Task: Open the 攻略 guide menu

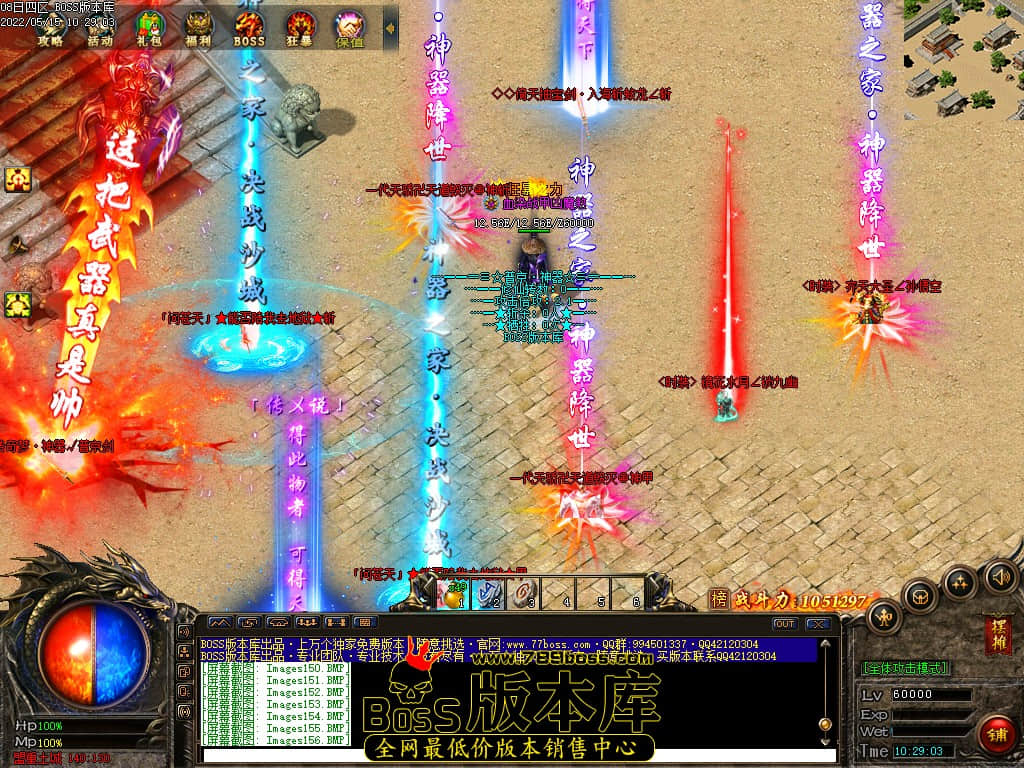Action: coord(51,27)
